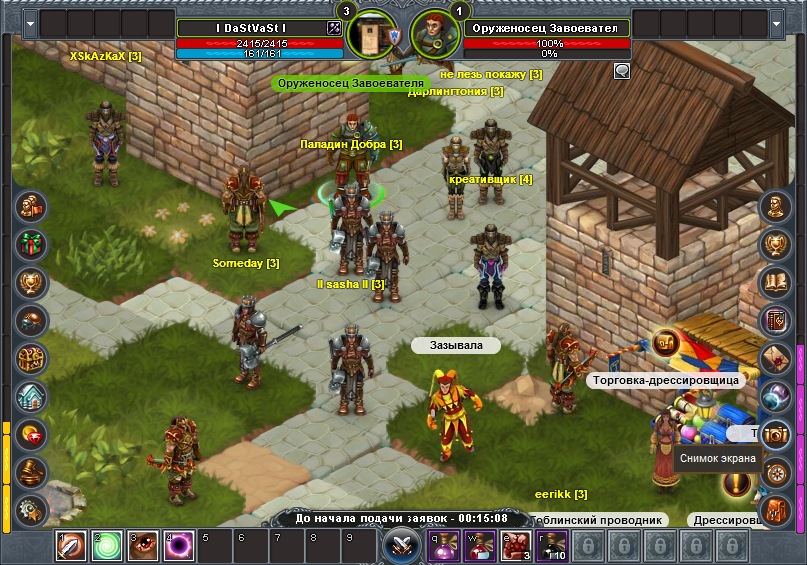Open the treasure chest menu
Viewport: 807px width, 565px height.
point(33,358)
